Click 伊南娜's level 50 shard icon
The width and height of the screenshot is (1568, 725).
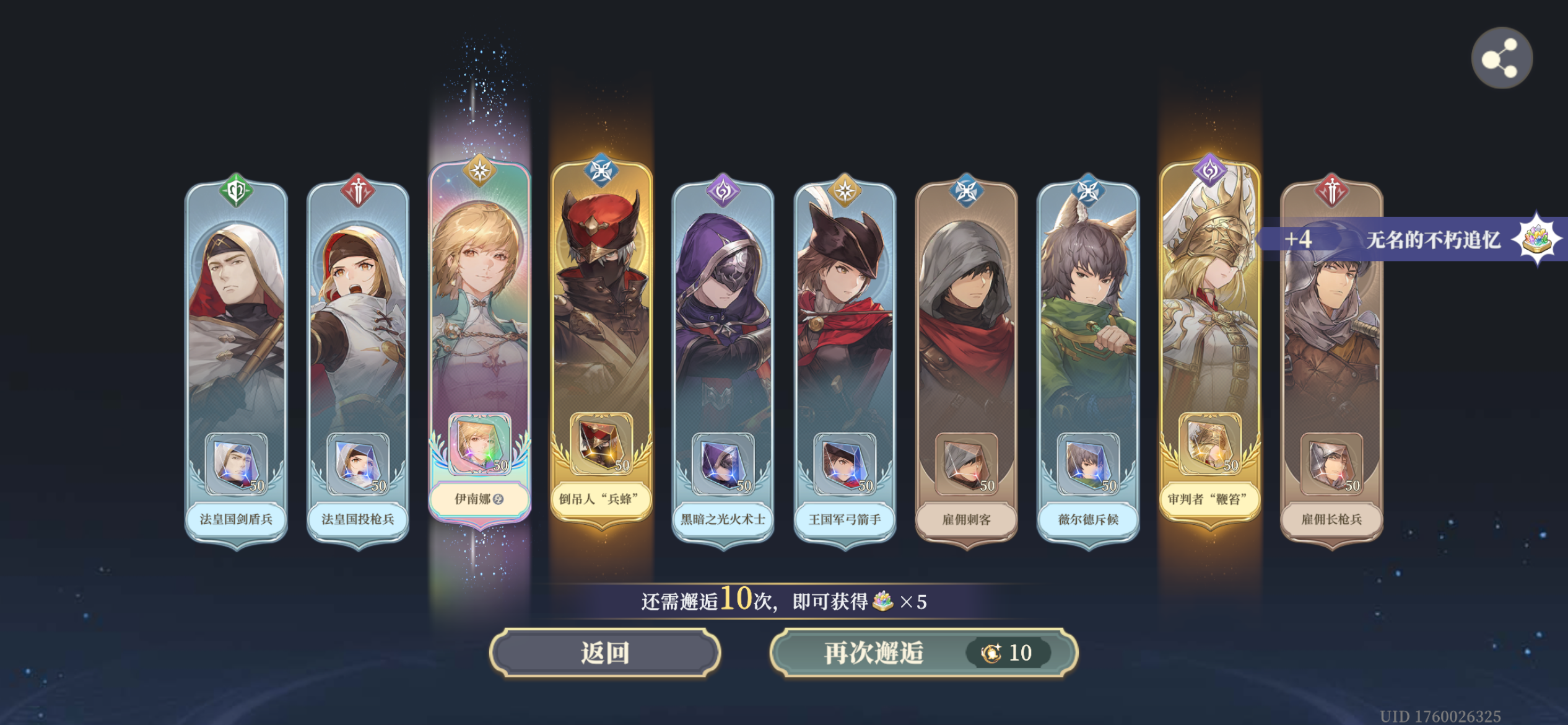point(481,445)
